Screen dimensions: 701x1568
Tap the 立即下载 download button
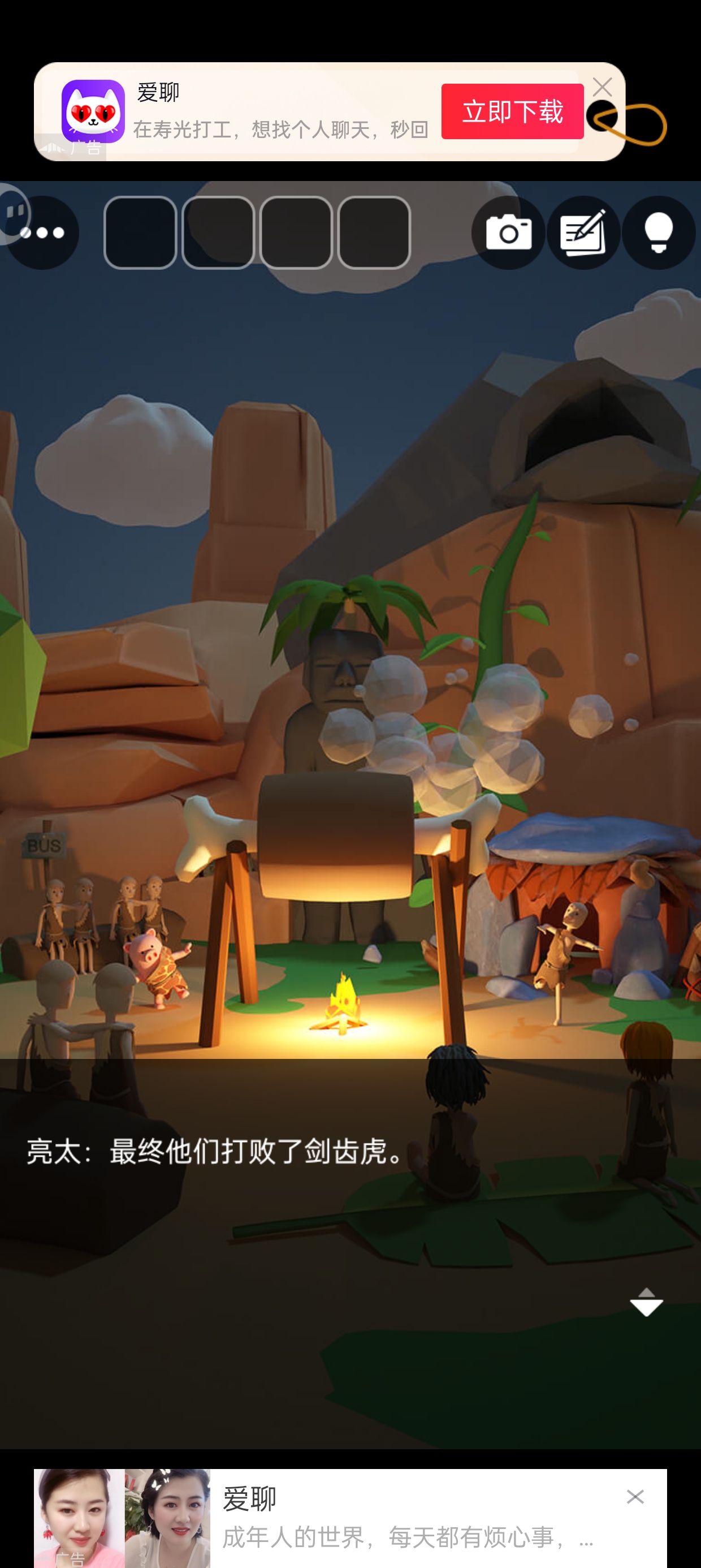512,112
